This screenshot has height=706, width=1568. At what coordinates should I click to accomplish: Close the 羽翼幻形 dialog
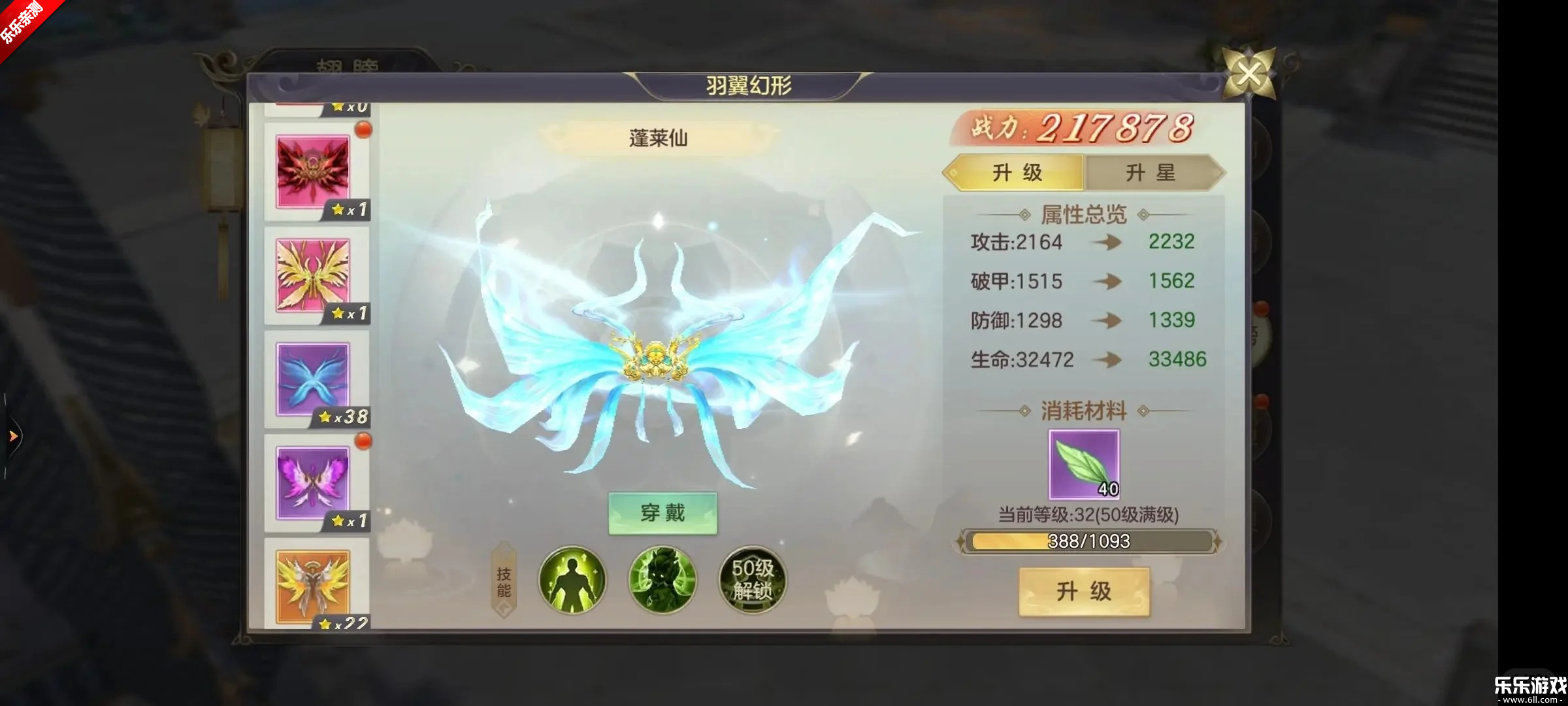coord(1249,74)
